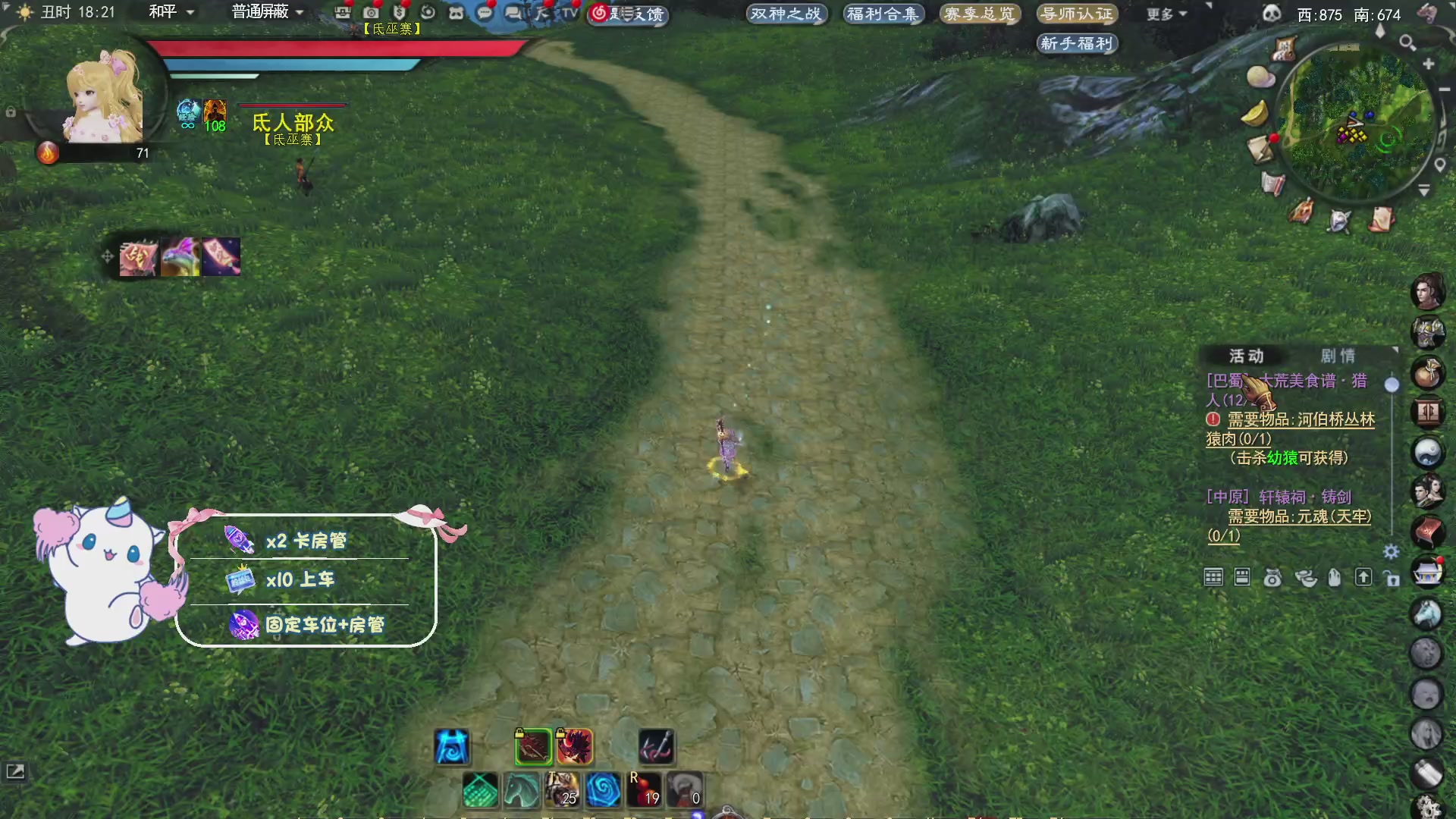
Task: Click the fishing hook skill icon
Action: [655, 745]
